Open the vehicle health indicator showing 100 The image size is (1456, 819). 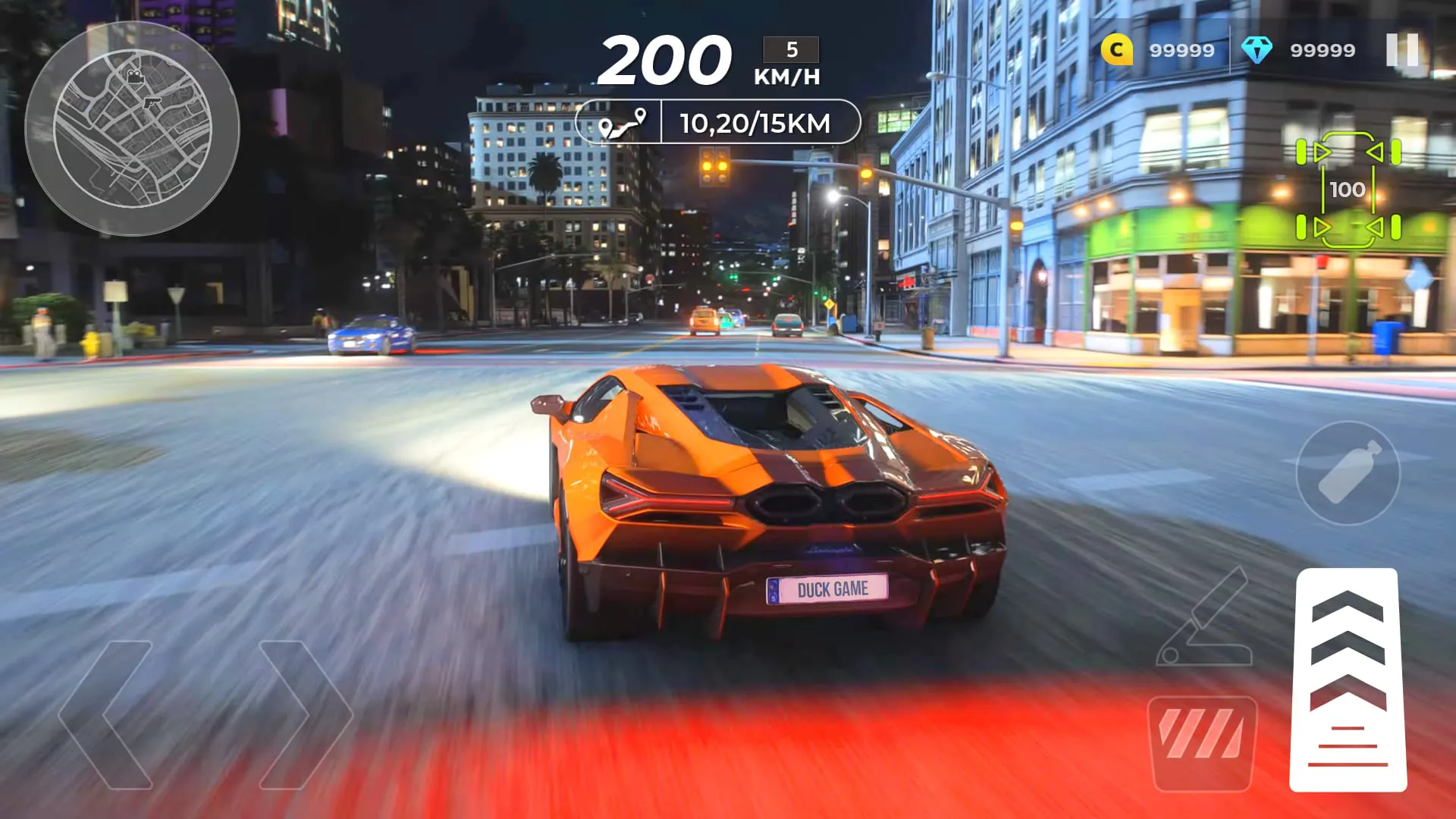(x=1349, y=190)
